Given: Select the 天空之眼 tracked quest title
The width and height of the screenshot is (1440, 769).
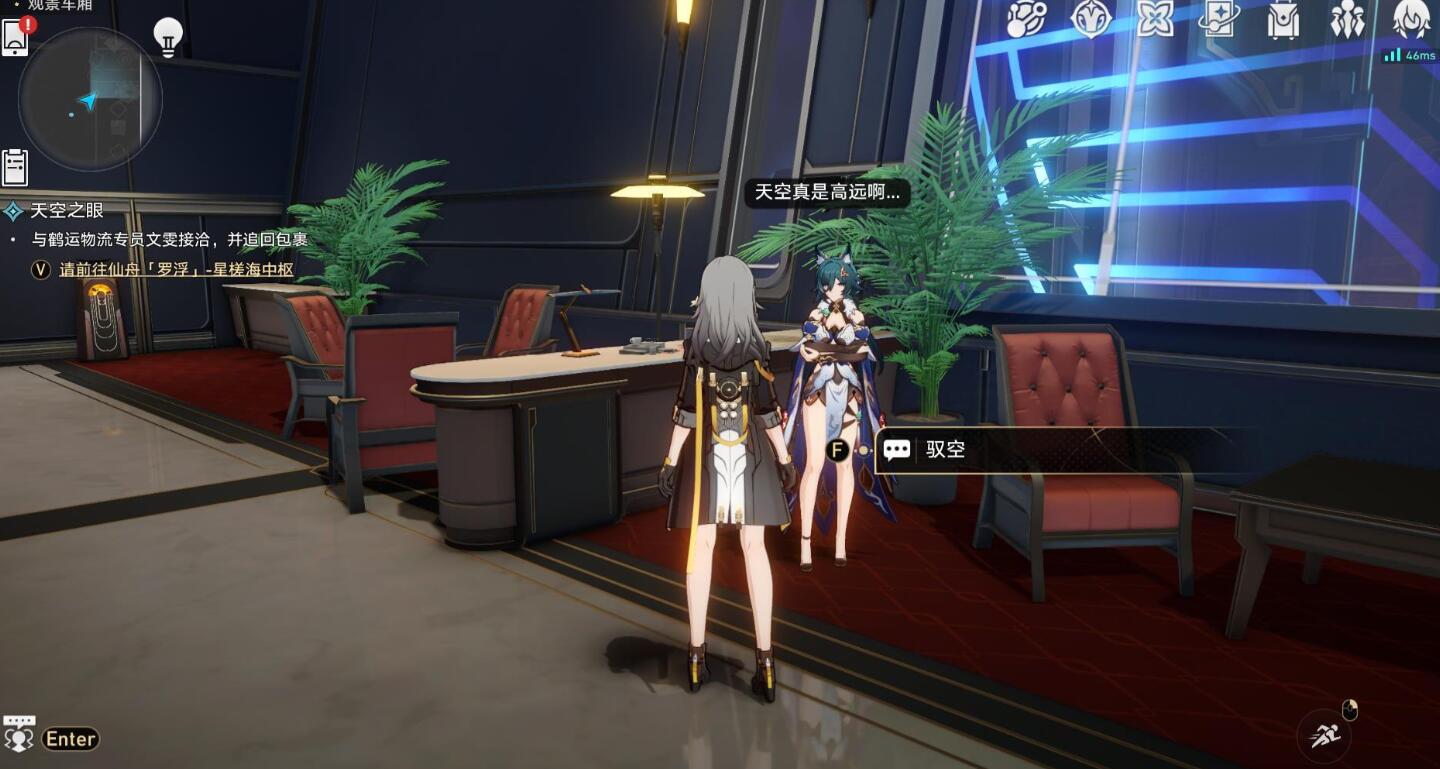Looking at the screenshot, I should pos(67,211).
